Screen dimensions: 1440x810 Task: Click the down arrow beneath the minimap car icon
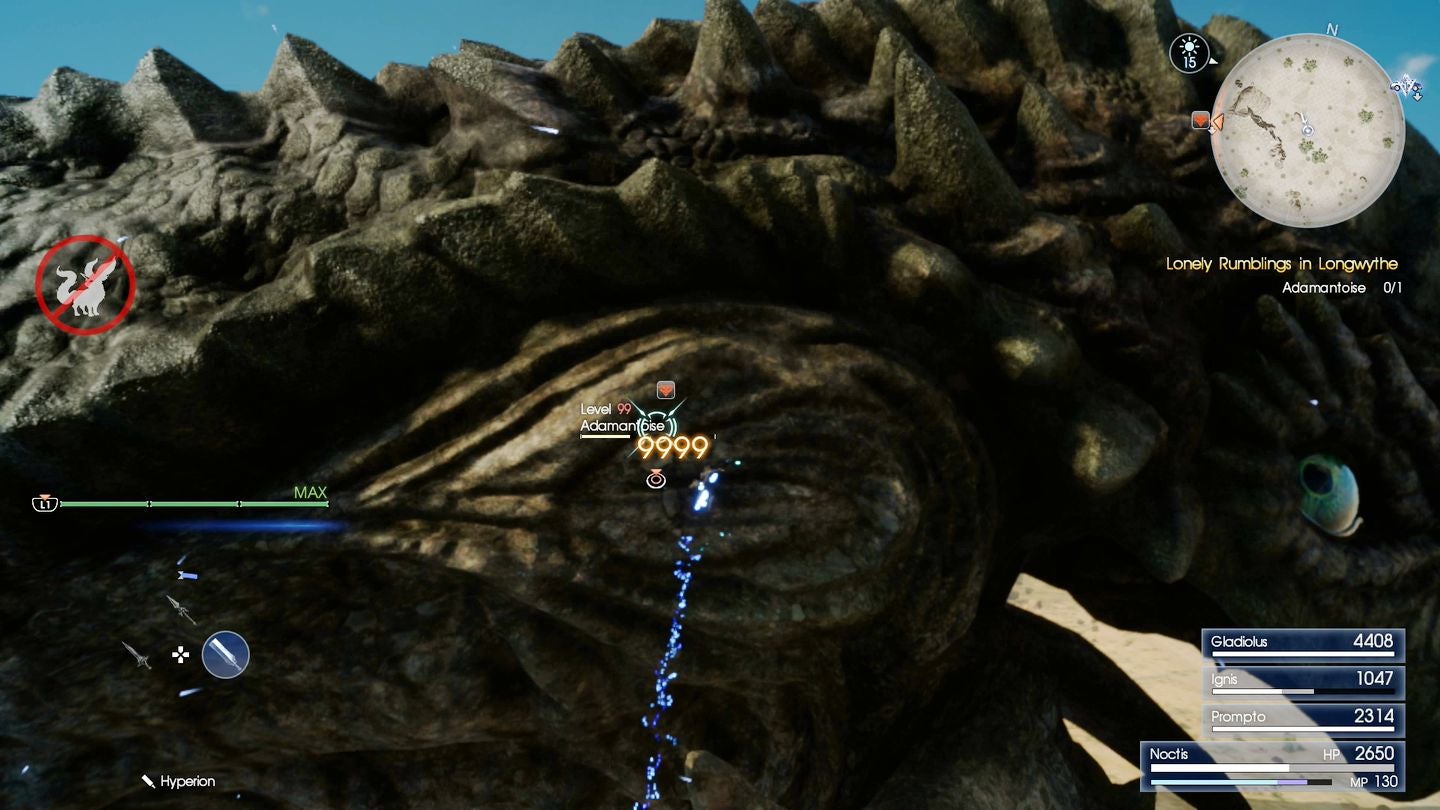1418,96
